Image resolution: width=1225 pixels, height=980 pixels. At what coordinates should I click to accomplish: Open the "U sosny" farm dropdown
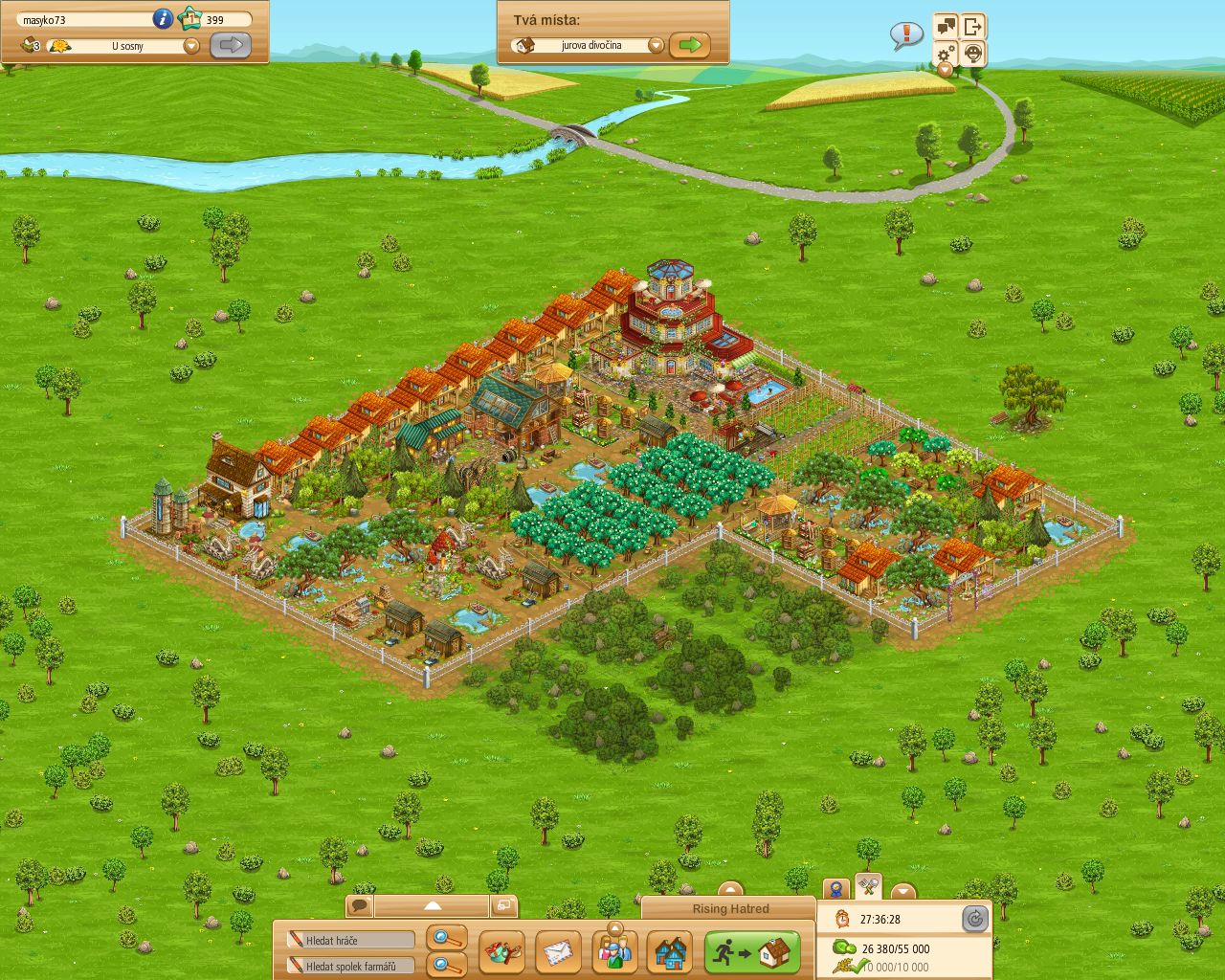click(x=191, y=45)
